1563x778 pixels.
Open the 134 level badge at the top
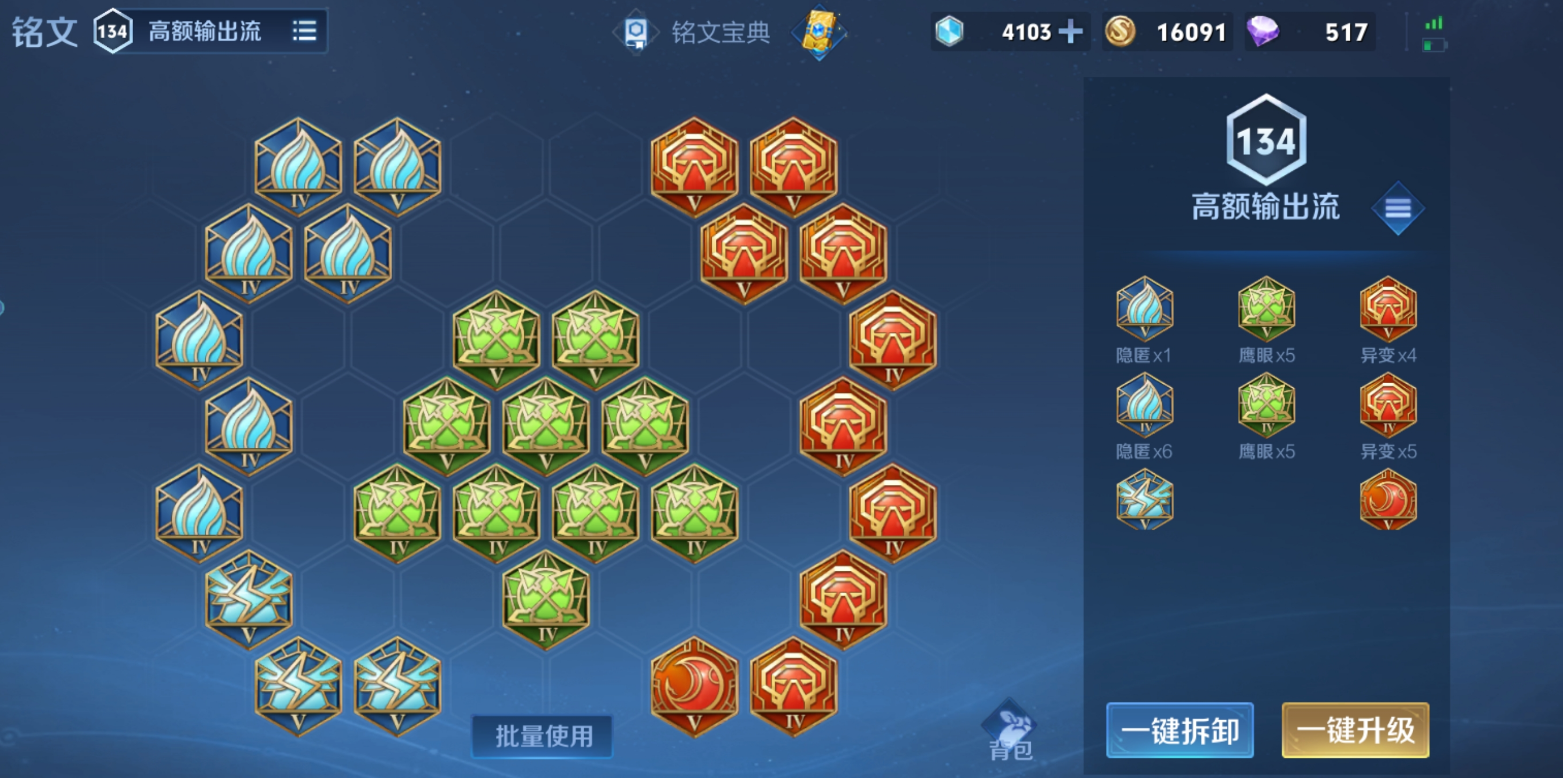tap(113, 30)
